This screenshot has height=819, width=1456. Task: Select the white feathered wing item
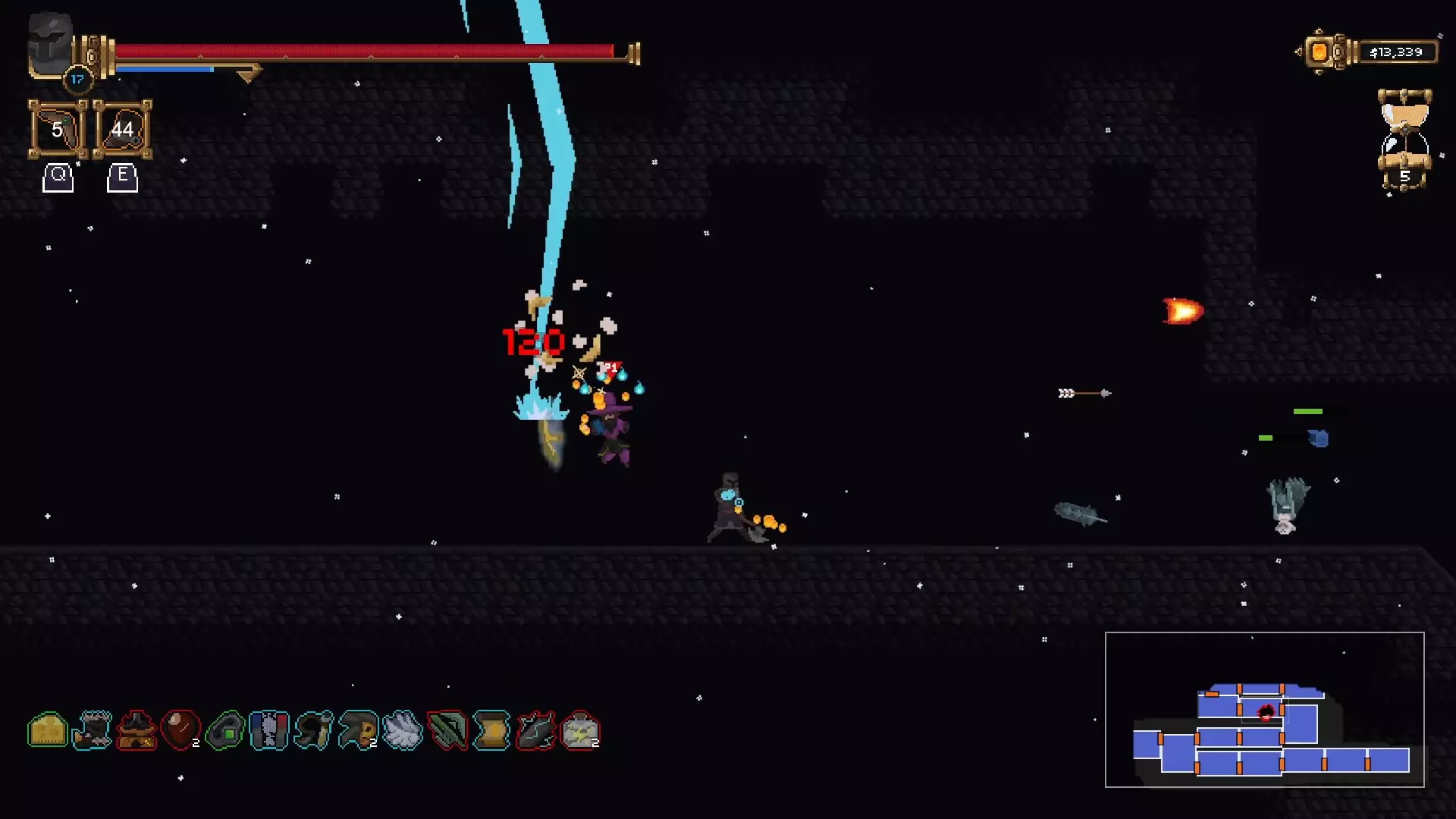coord(402,730)
